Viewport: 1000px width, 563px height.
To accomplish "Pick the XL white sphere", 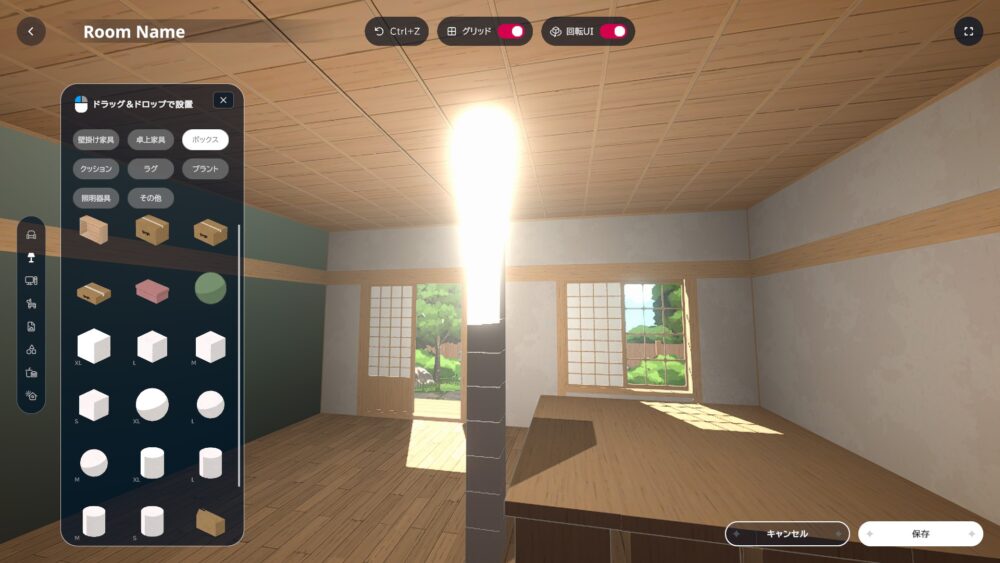I will pyautogui.click(x=152, y=405).
